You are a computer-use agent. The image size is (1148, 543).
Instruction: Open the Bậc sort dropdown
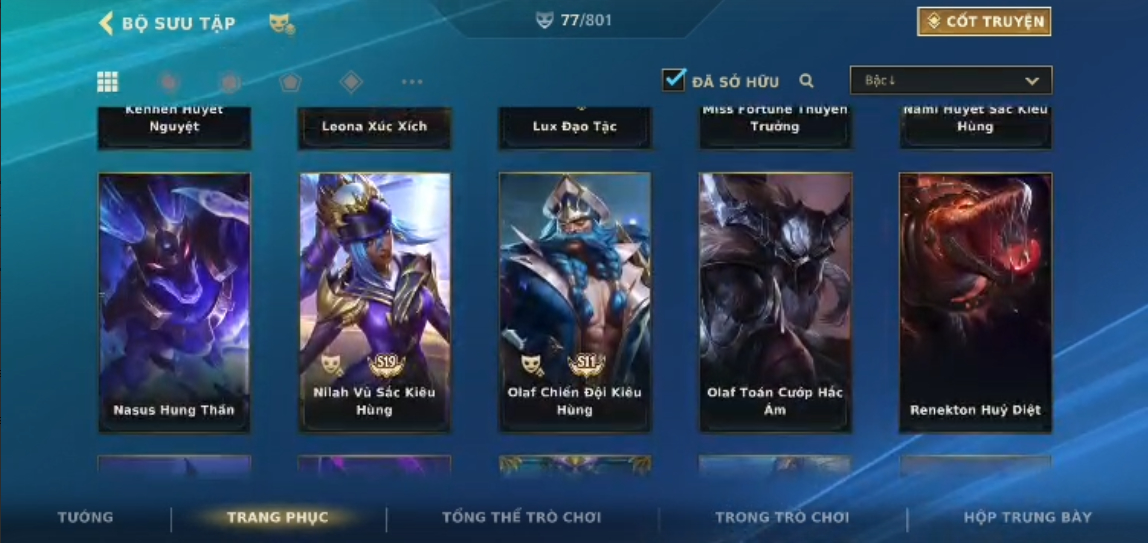pos(950,80)
